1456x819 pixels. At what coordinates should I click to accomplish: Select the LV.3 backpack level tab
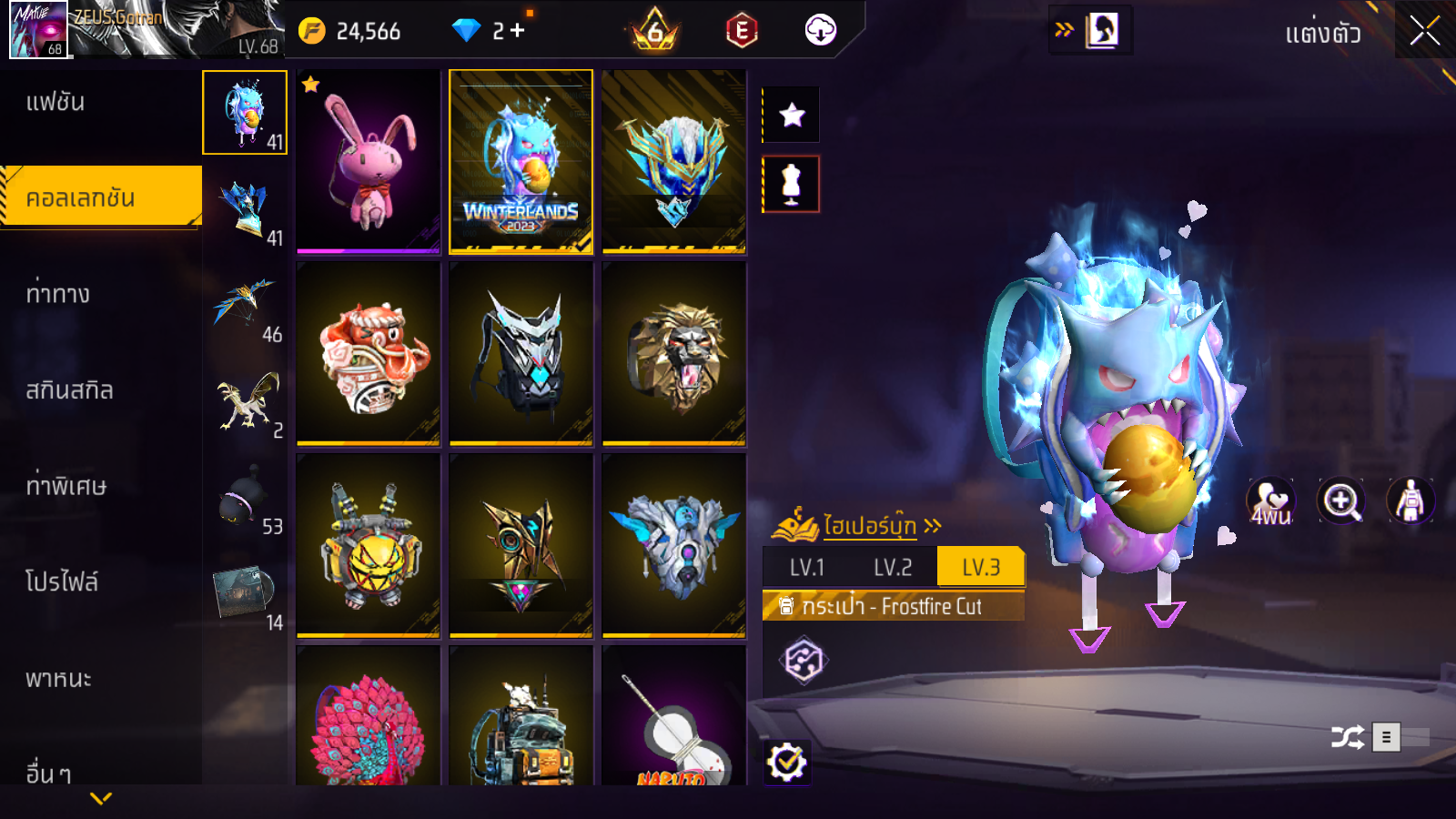click(981, 568)
